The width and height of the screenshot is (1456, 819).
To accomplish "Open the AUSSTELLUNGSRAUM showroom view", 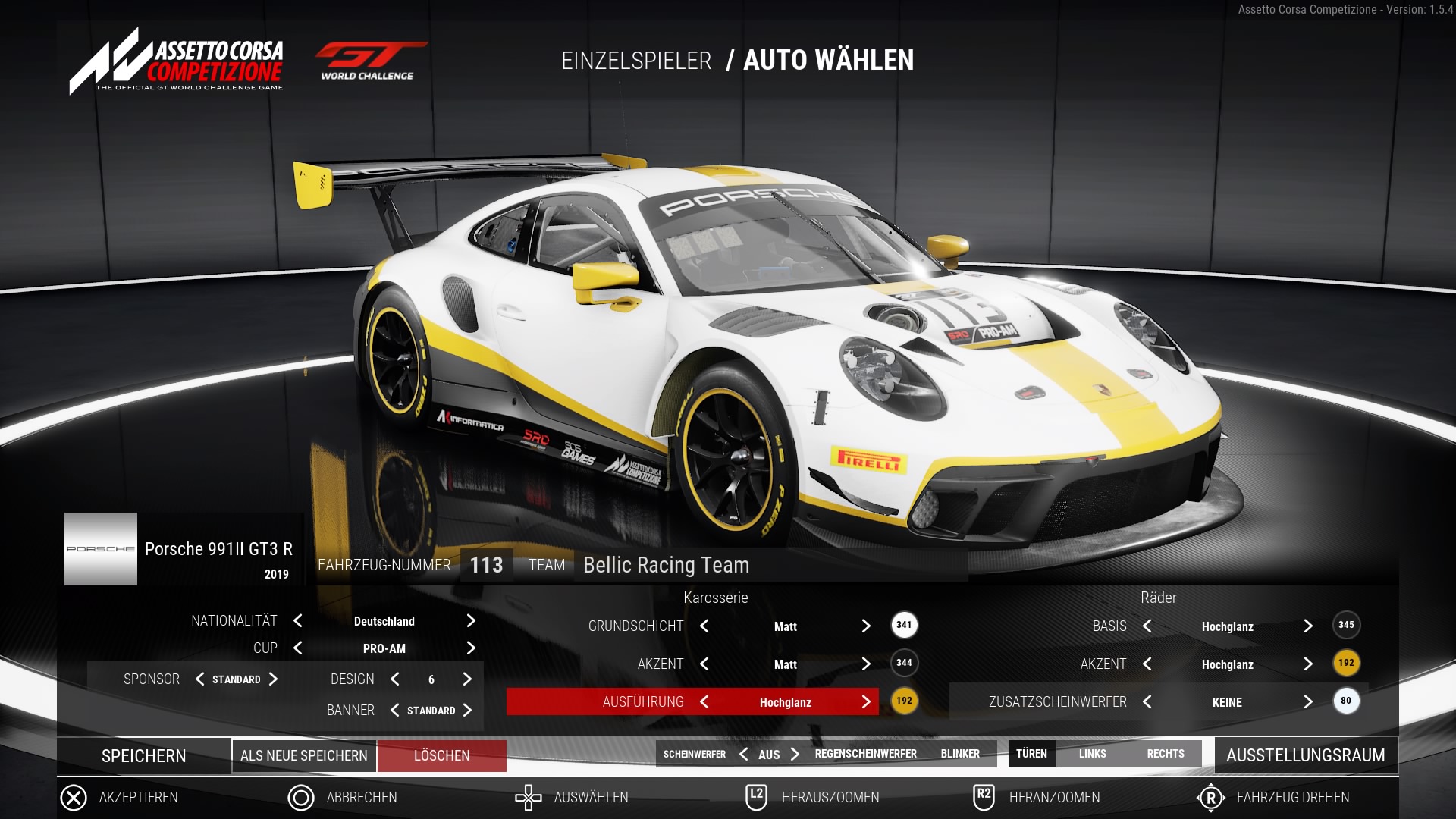I will 1305,755.
